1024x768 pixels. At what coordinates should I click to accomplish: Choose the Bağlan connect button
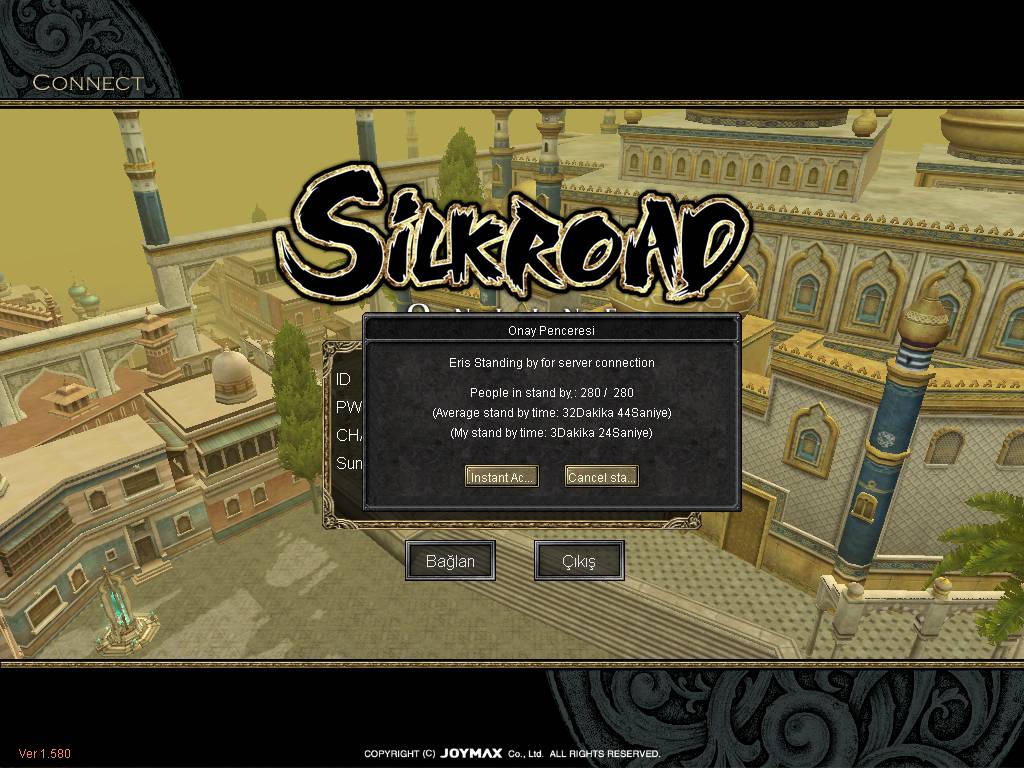[450, 561]
